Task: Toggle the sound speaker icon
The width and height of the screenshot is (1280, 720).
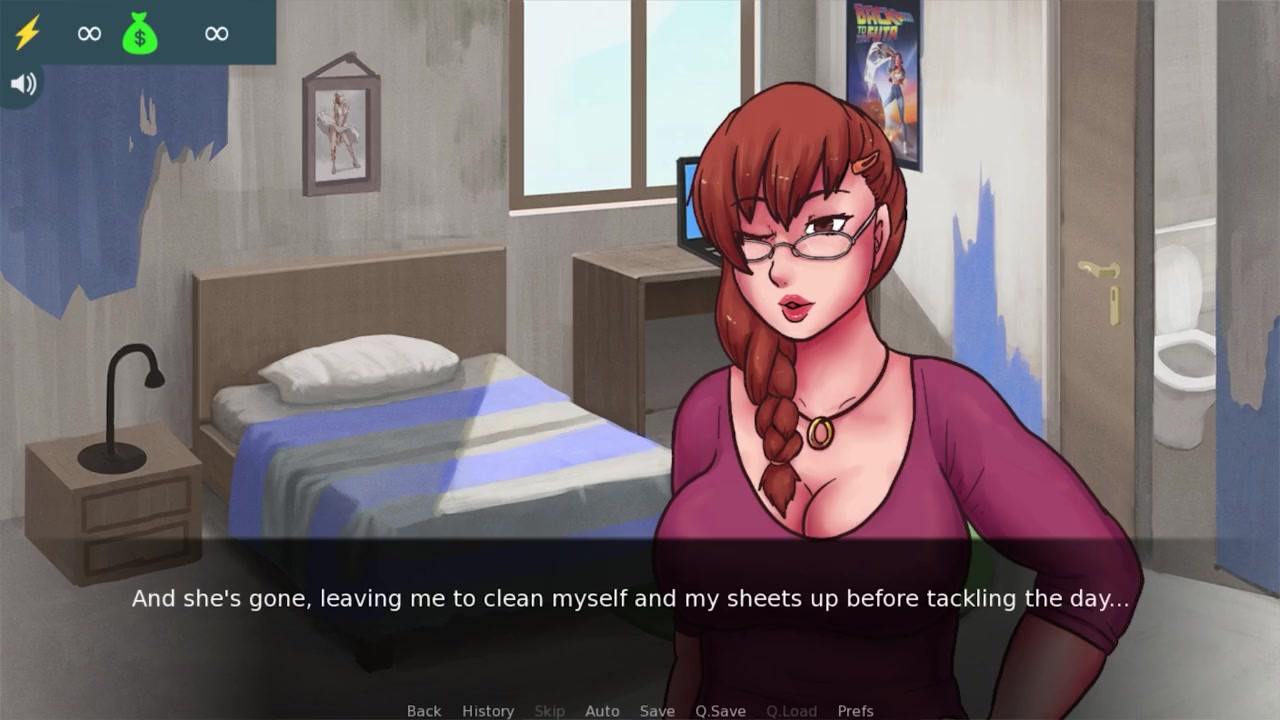Action: coord(22,84)
